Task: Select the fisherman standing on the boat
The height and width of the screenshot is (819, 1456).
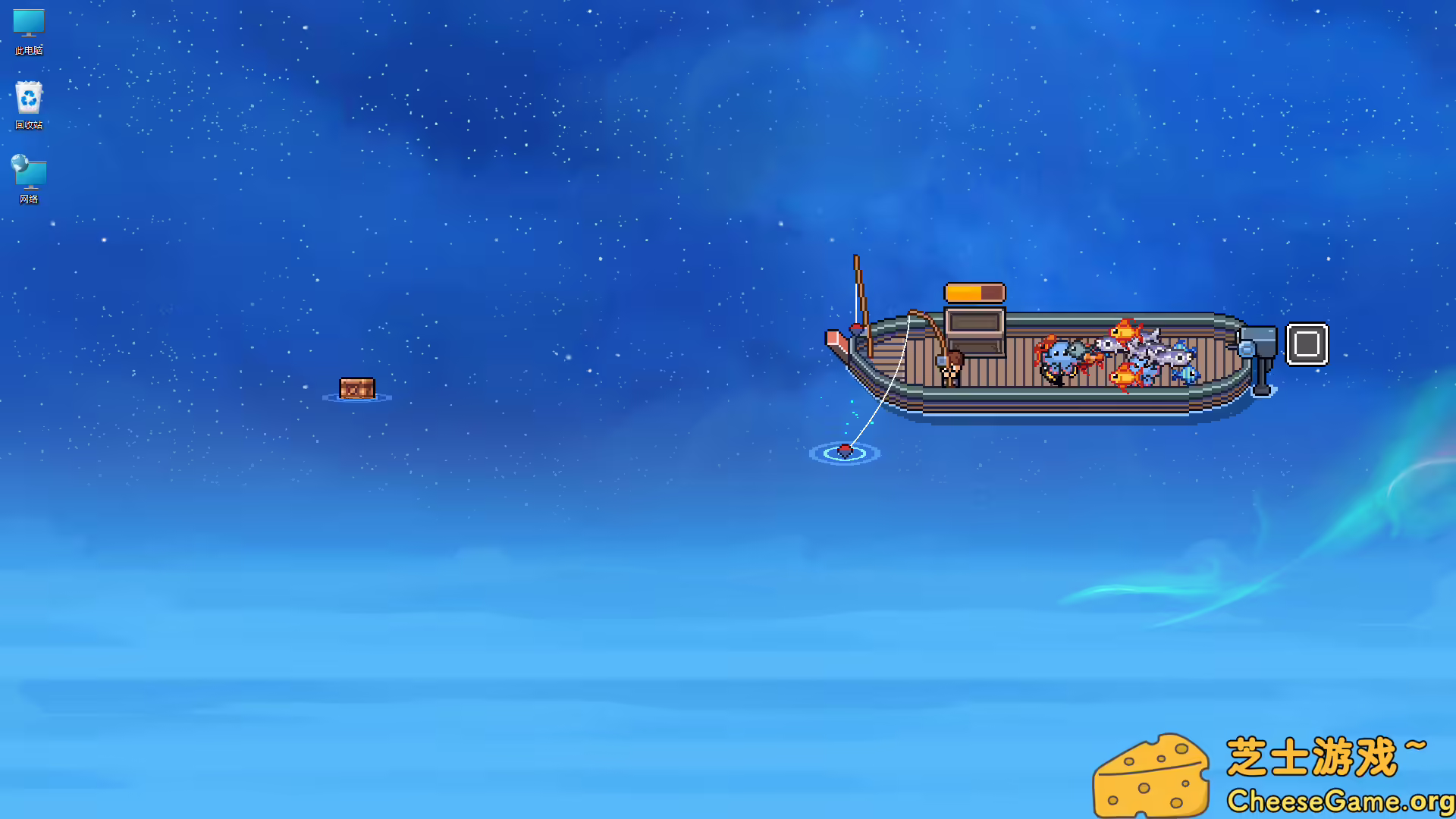Action: click(950, 371)
